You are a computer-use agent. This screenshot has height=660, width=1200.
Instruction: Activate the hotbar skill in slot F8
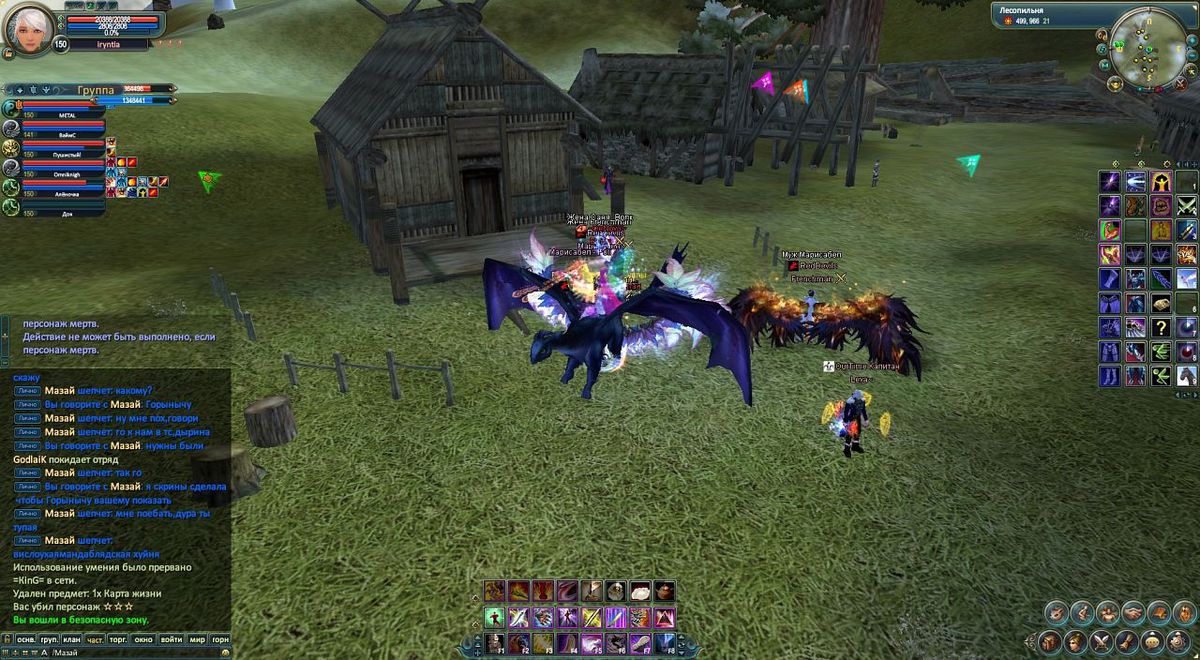665,643
